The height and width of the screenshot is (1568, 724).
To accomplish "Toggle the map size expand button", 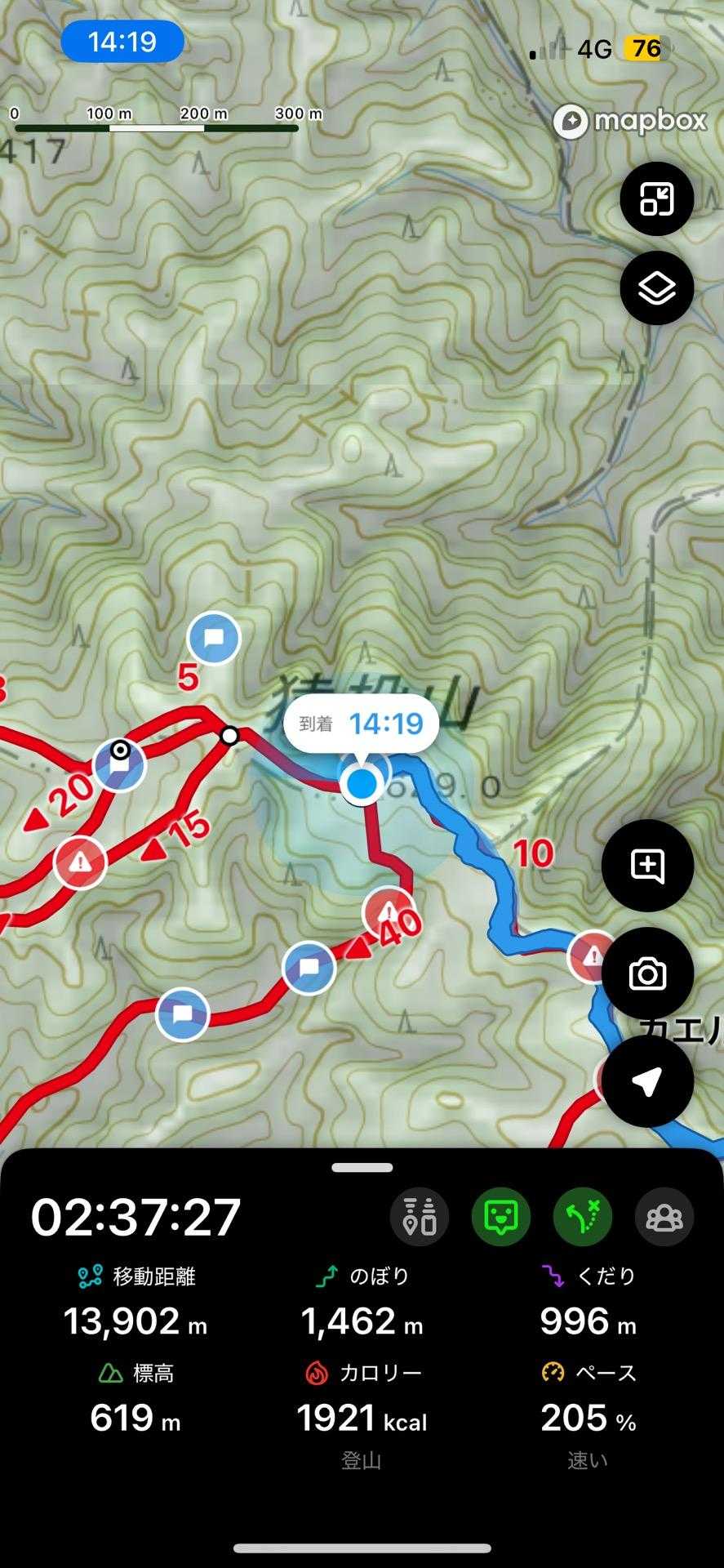I will 656,198.
